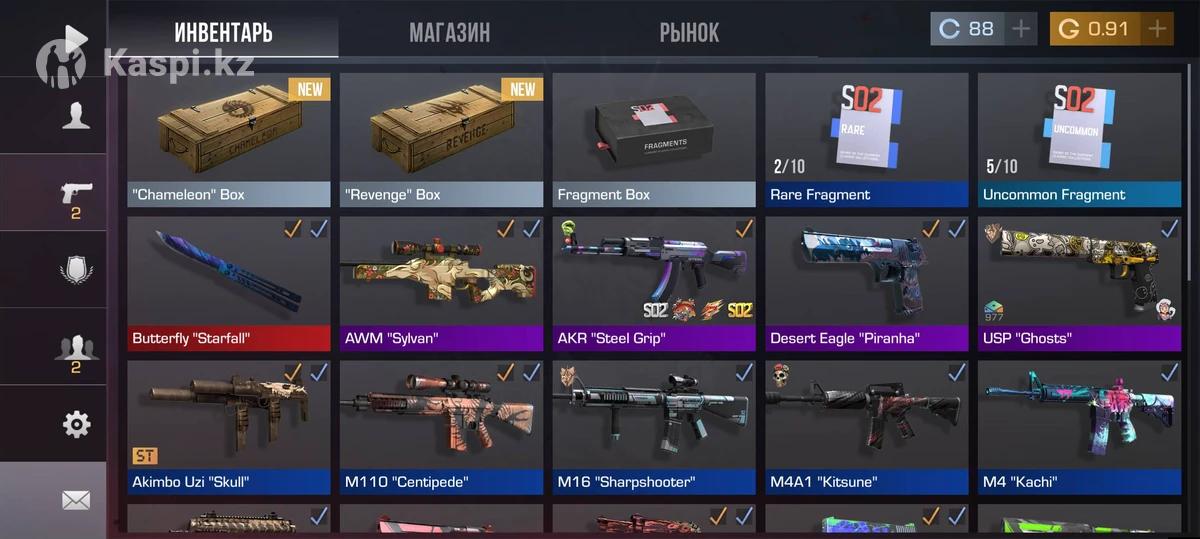Add gold with the plus button
The image size is (1200, 539).
click(1157, 29)
